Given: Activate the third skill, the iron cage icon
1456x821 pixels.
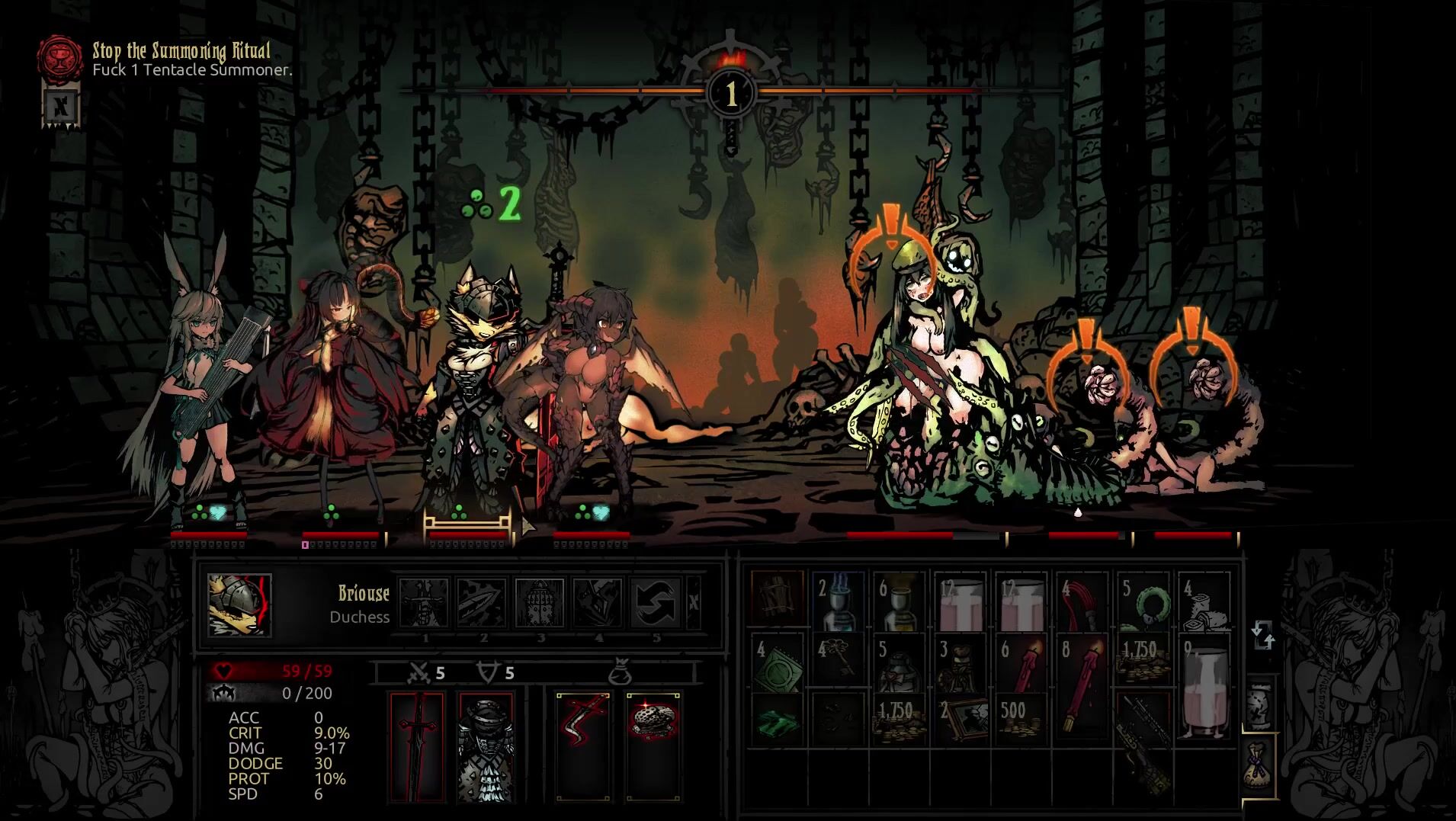Looking at the screenshot, I should pyautogui.click(x=540, y=603).
